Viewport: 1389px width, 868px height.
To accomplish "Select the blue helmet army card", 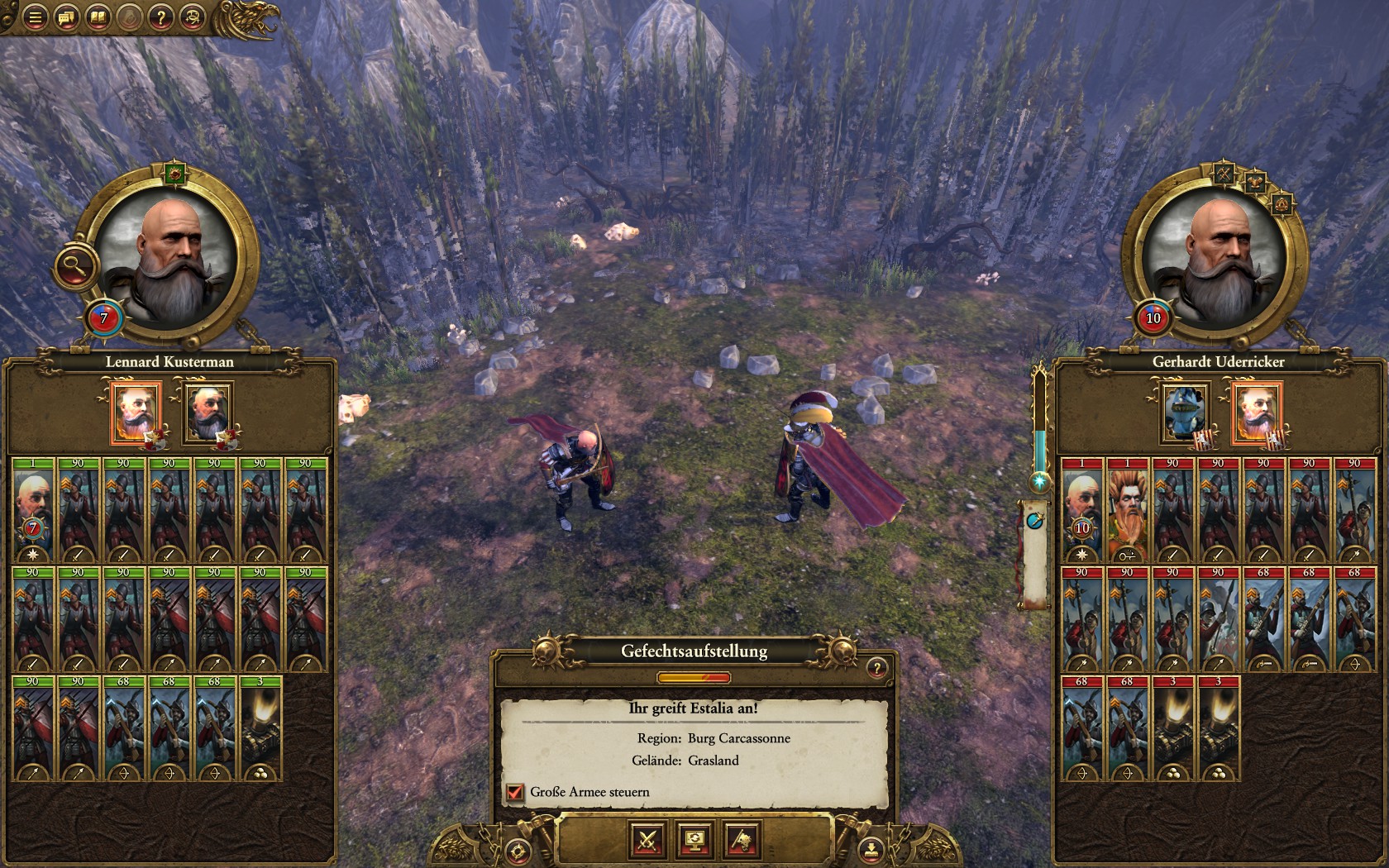I will pyautogui.click(x=1184, y=411).
